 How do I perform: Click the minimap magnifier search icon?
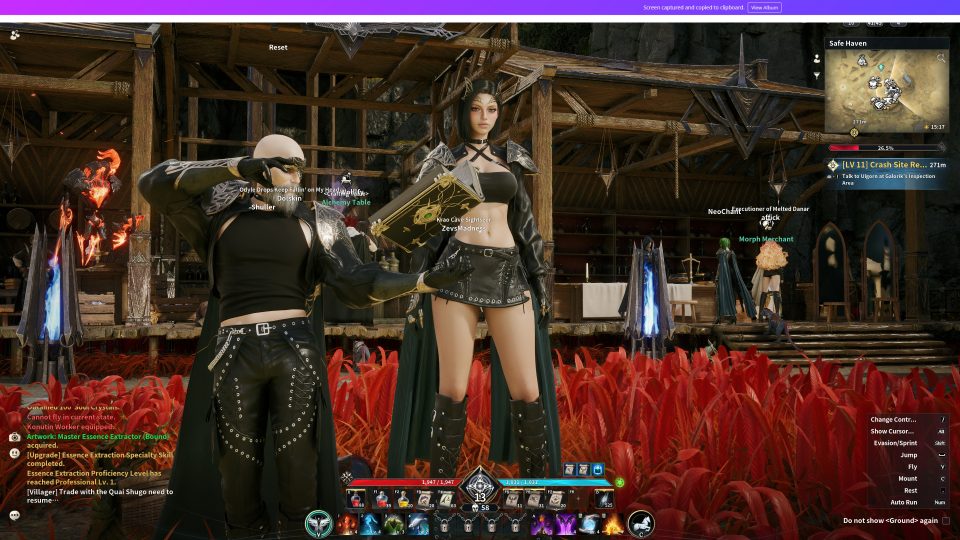click(940, 59)
